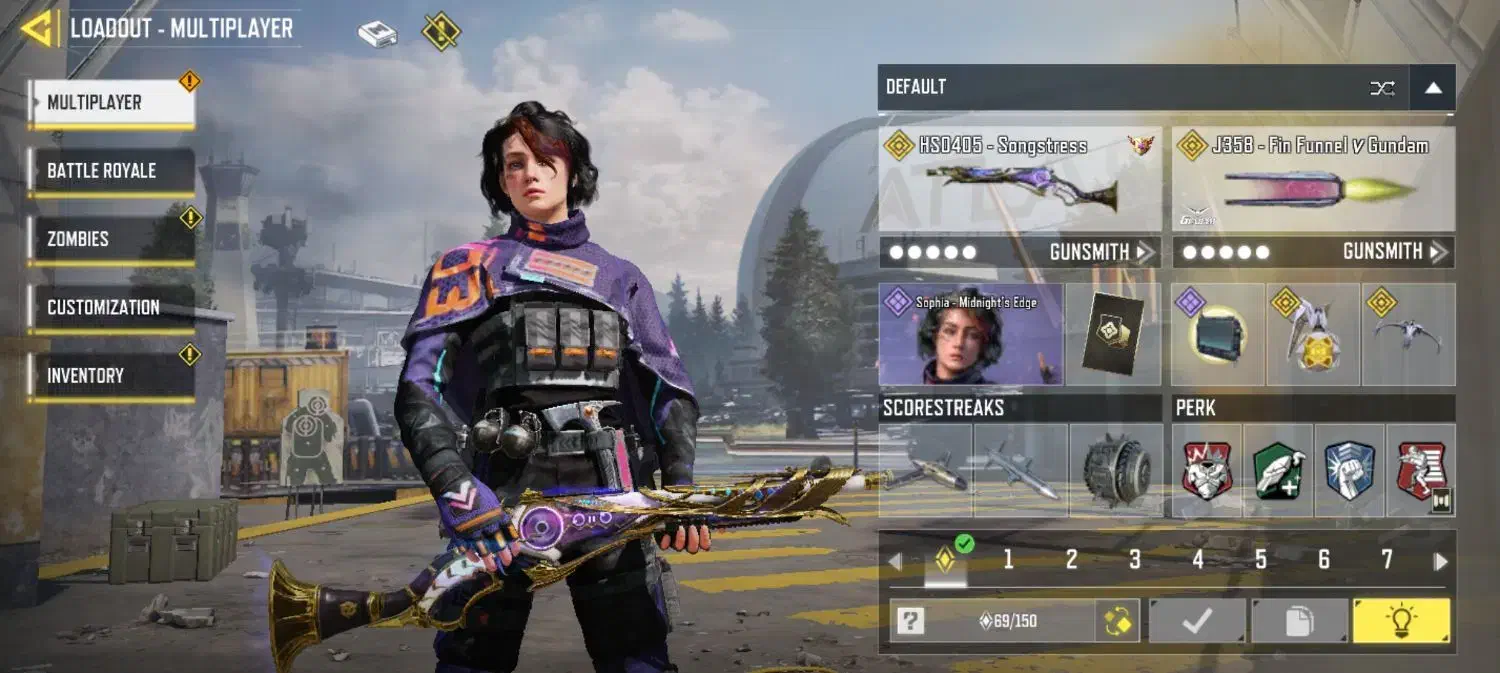Select the red skull perk slot

[1207, 470]
